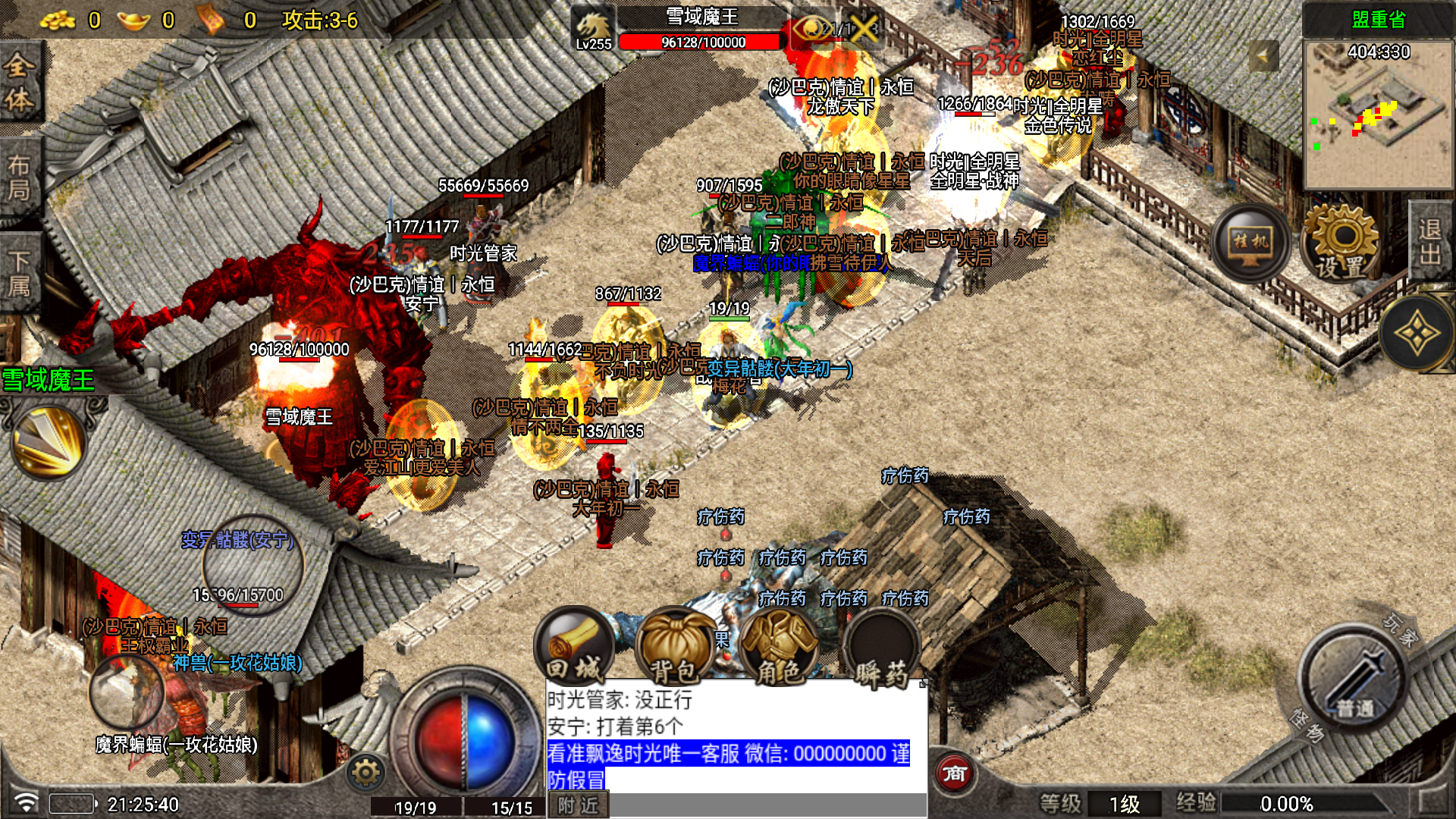Screen dimensions: 1456x819
Task: Tap the golden eye icon on target frame
Action: (810, 29)
